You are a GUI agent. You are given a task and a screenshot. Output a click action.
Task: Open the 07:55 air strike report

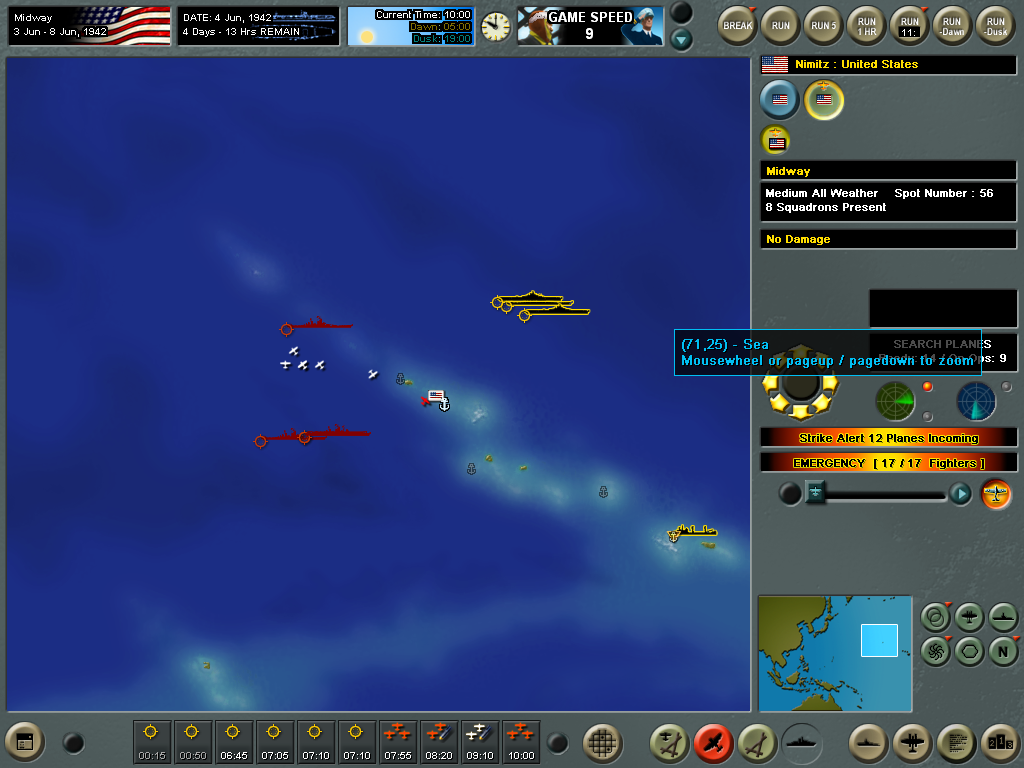[x=398, y=742]
